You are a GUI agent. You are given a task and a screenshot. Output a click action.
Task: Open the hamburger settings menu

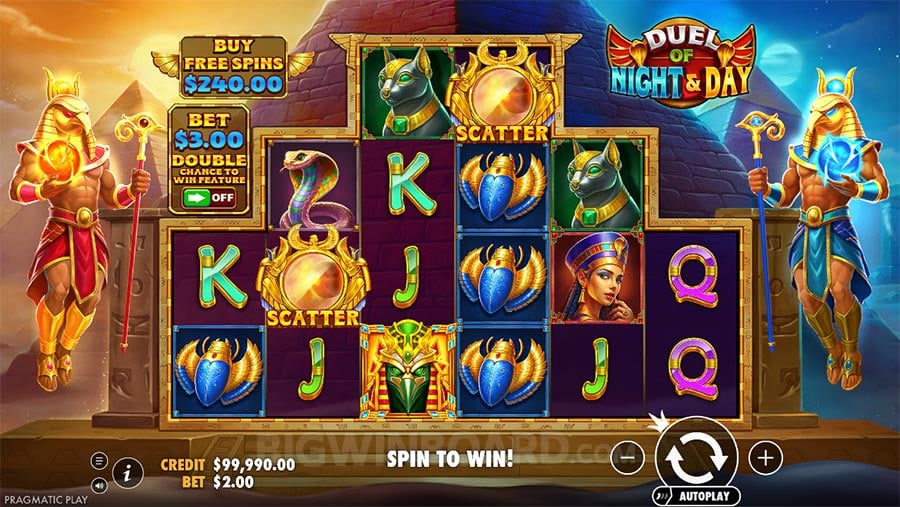(x=99, y=460)
